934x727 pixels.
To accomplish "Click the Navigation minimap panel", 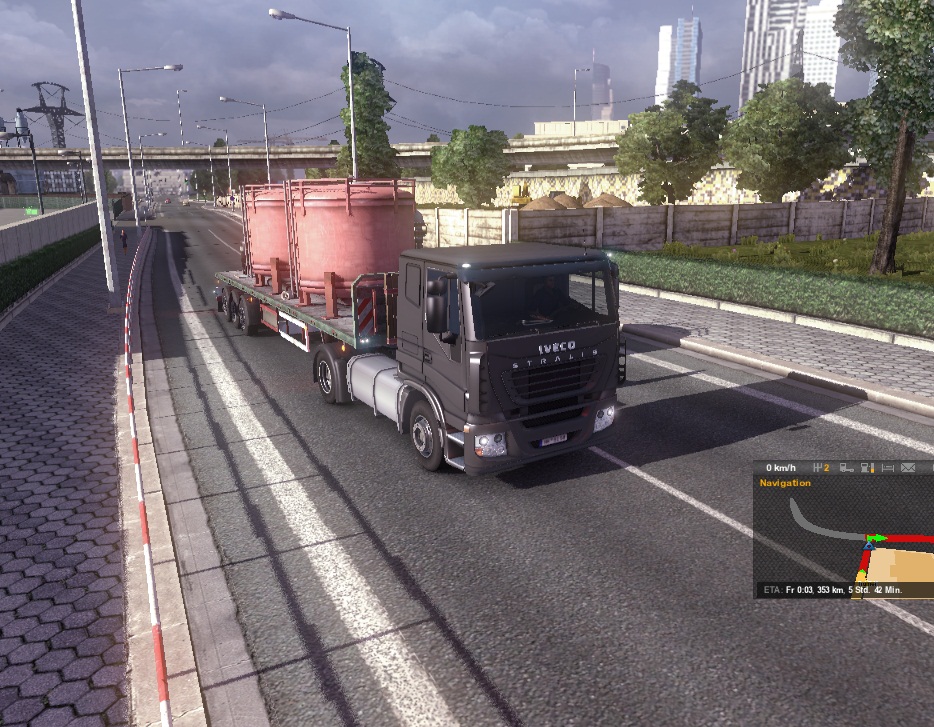I will (843, 536).
